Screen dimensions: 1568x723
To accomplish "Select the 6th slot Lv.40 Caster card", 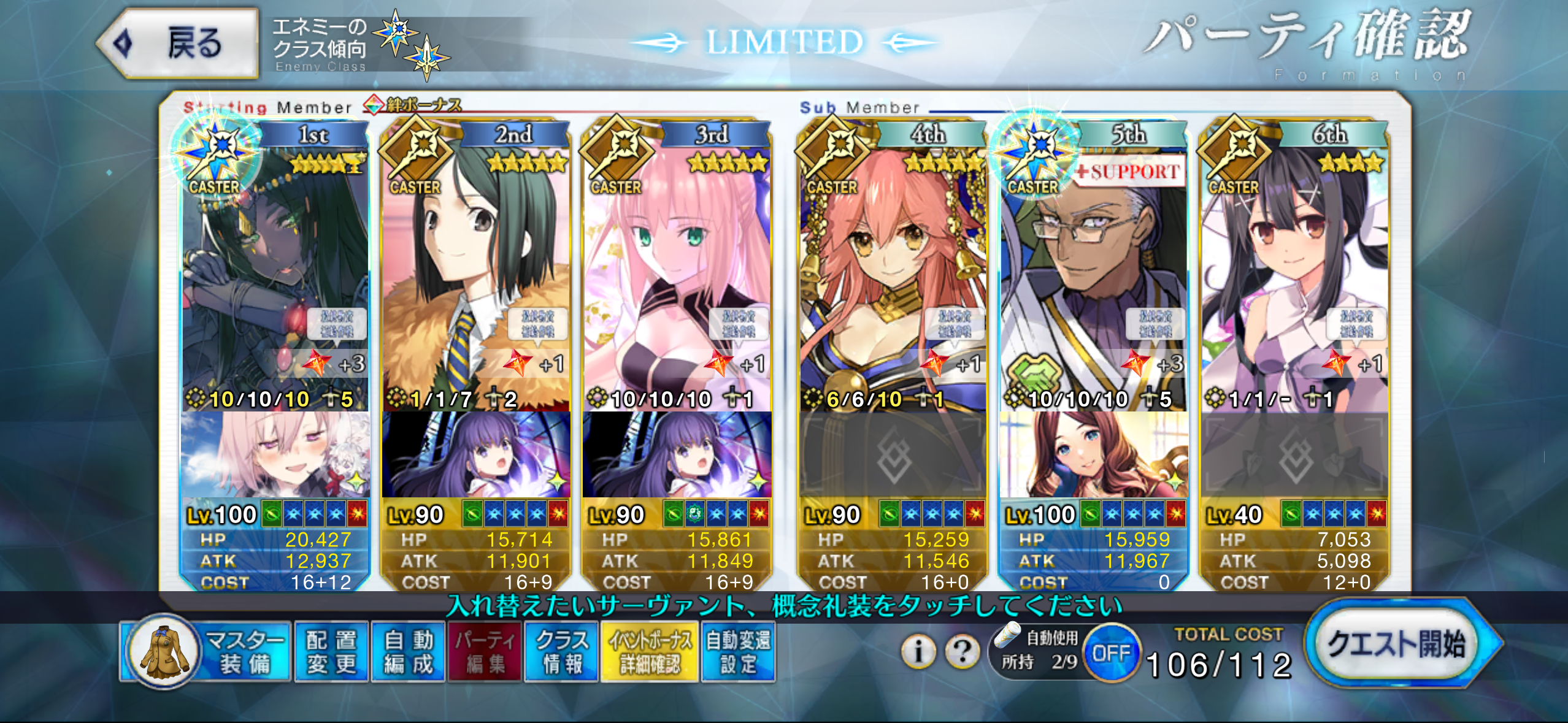I will (x=1294, y=276).
